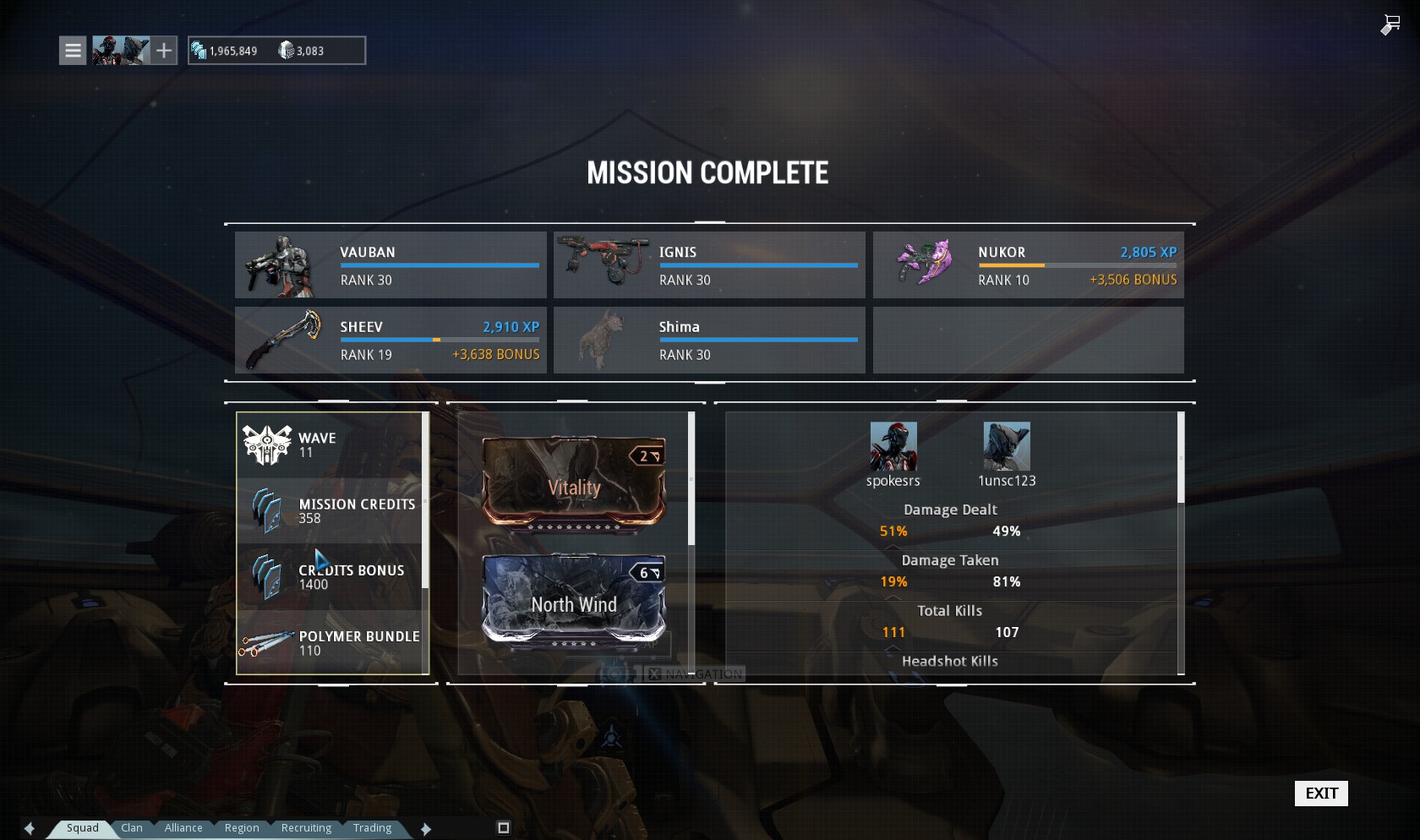
Task: Go to the Recruiting chat tab
Action: (x=306, y=828)
